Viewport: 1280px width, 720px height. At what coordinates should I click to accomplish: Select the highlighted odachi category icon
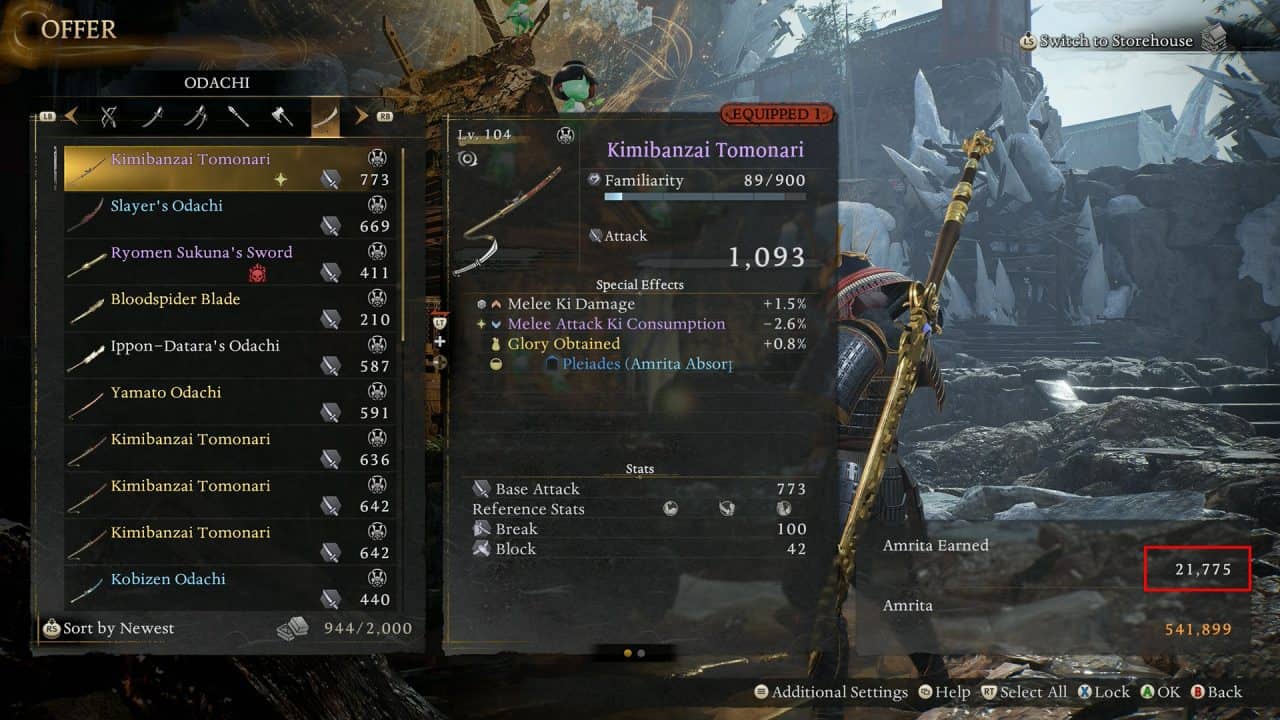tap(326, 116)
